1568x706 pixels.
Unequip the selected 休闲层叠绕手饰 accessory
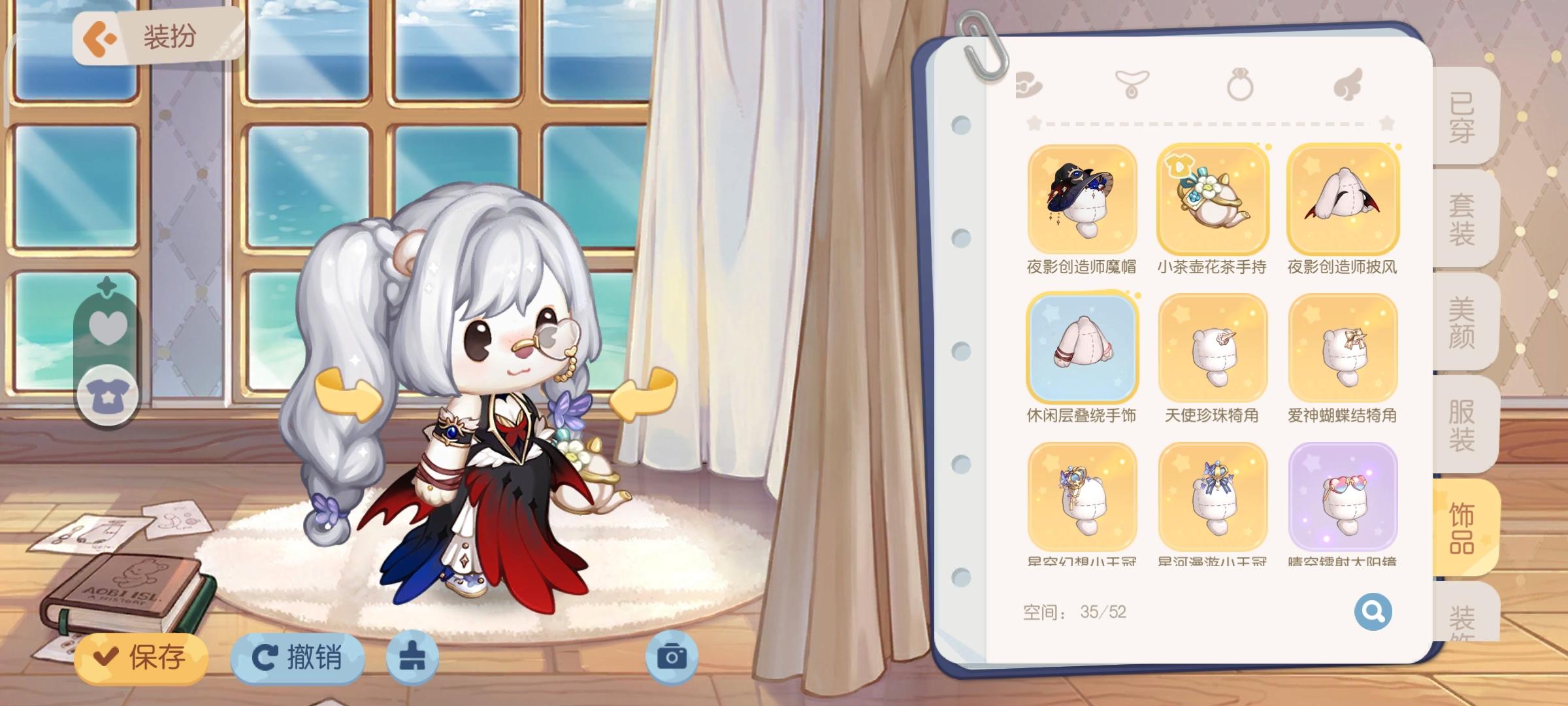pos(1082,349)
